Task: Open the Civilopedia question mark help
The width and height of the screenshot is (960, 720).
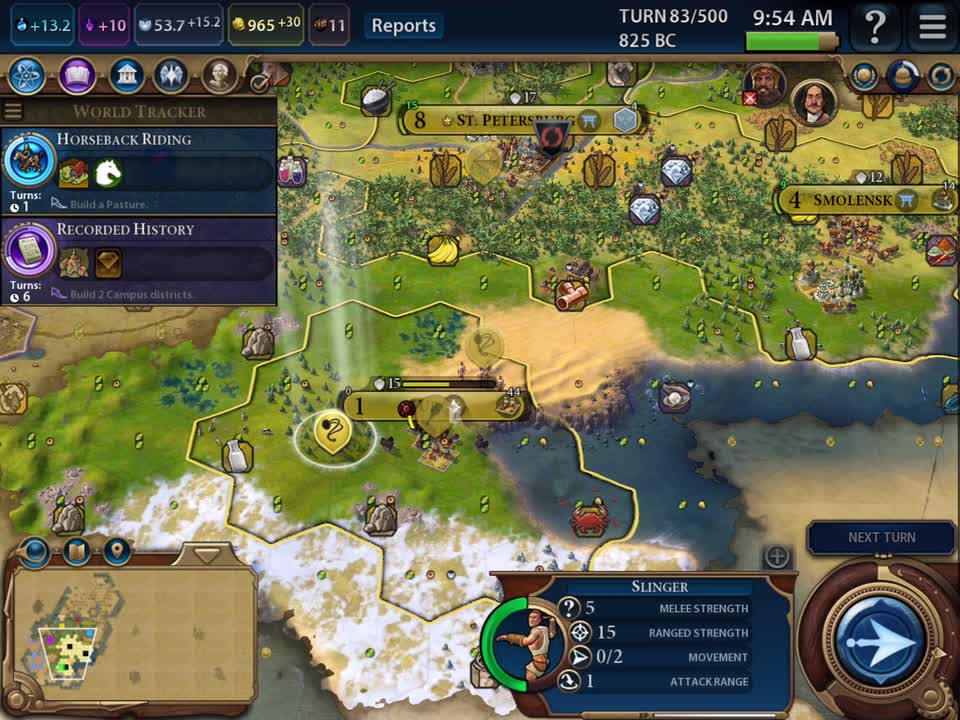Action: (x=875, y=26)
